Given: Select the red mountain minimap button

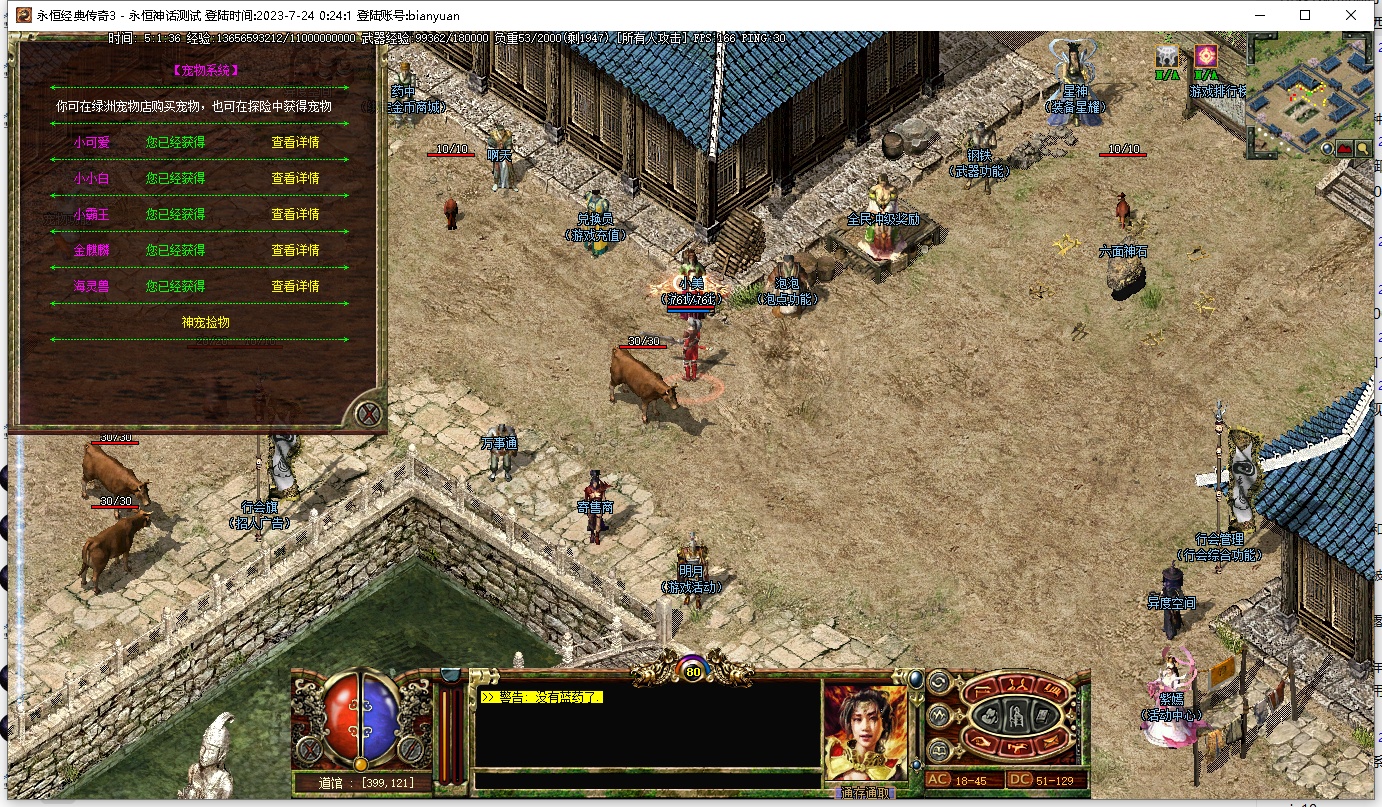Looking at the screenshot, I should click(x=1345, y=149).
